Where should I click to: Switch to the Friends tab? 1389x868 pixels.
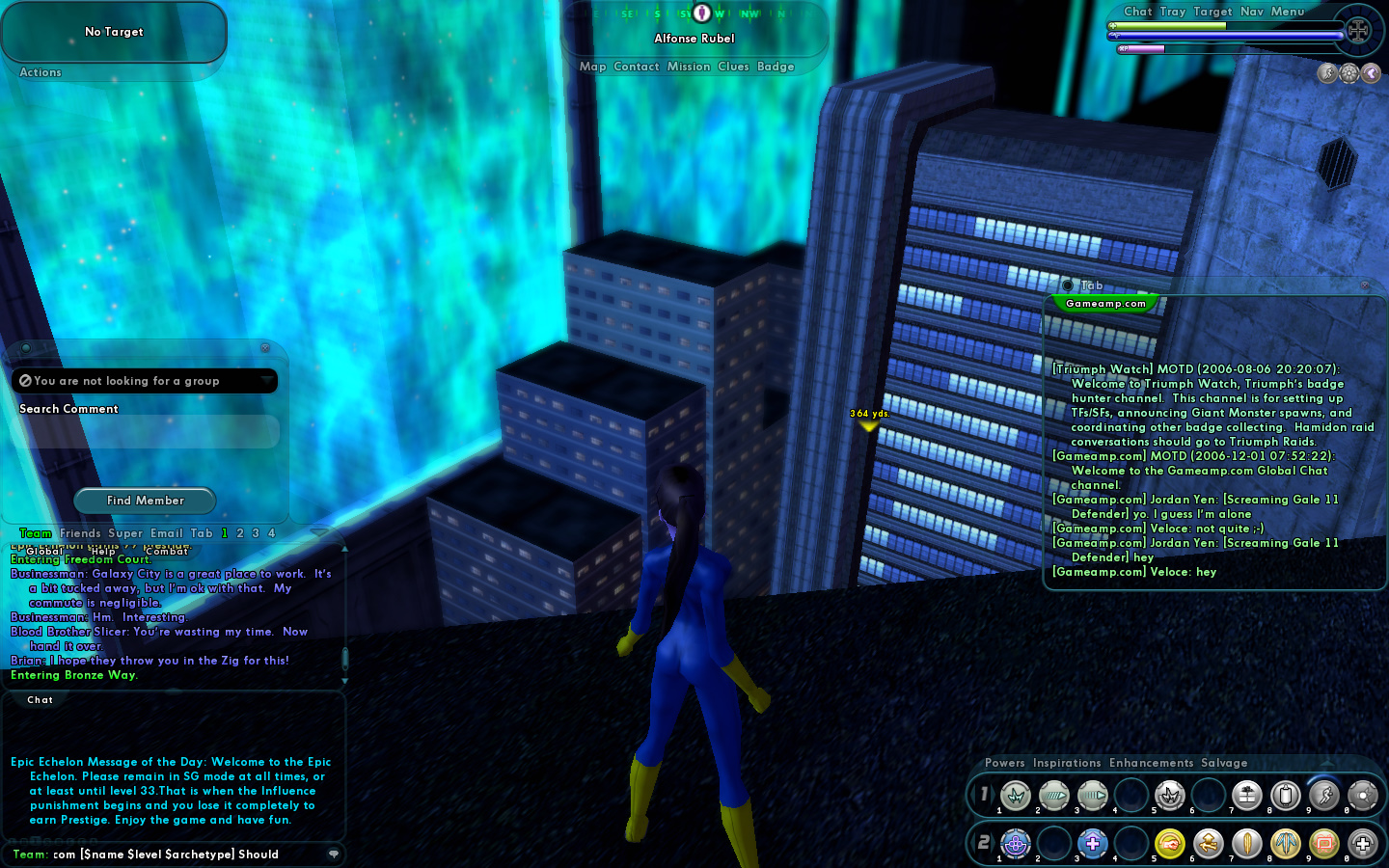[x=80, y=533]
